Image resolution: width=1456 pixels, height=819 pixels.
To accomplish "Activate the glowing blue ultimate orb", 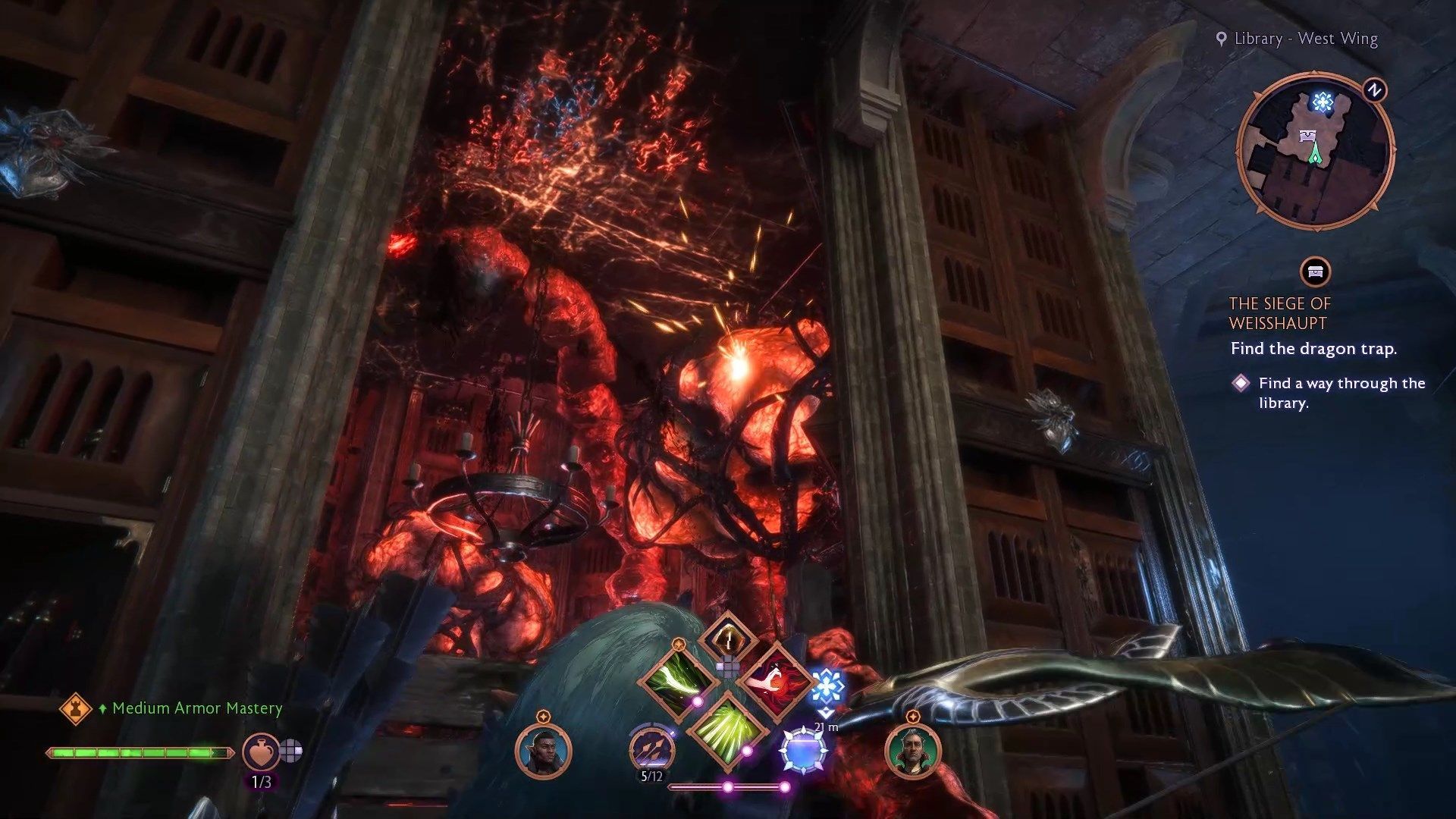I will [x=804, y=750].
